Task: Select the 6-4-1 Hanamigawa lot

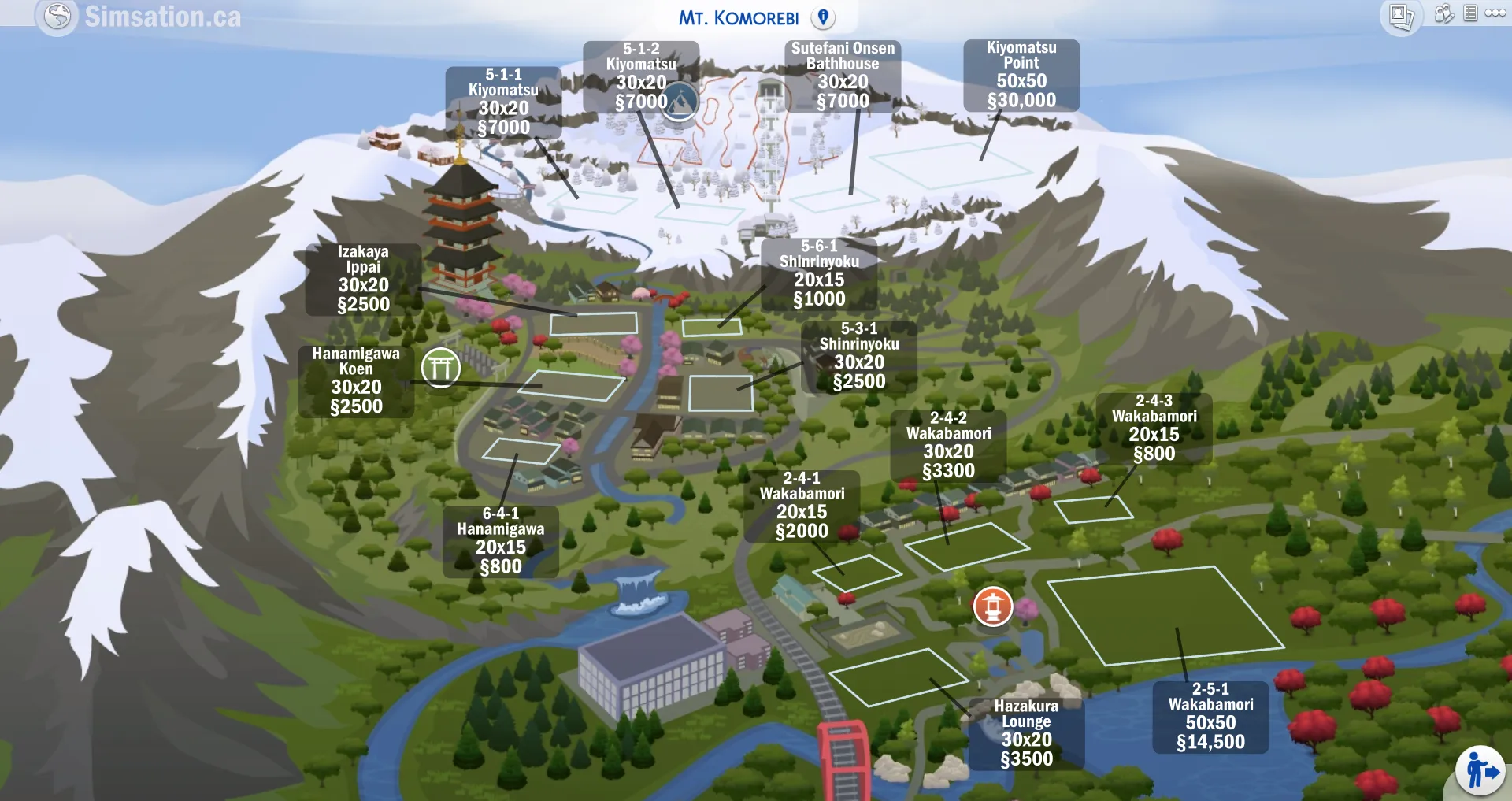Action: coord(502,542)
